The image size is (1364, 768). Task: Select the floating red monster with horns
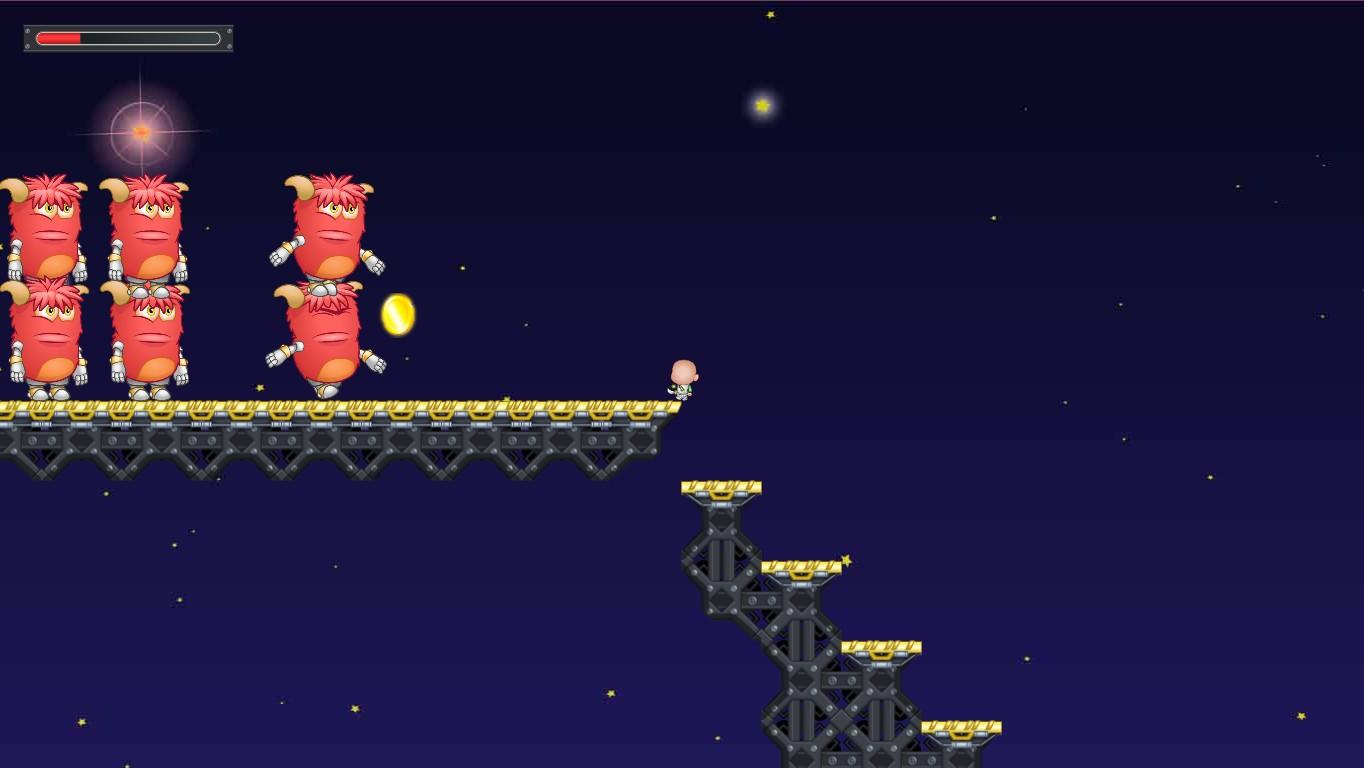[325, 225]
